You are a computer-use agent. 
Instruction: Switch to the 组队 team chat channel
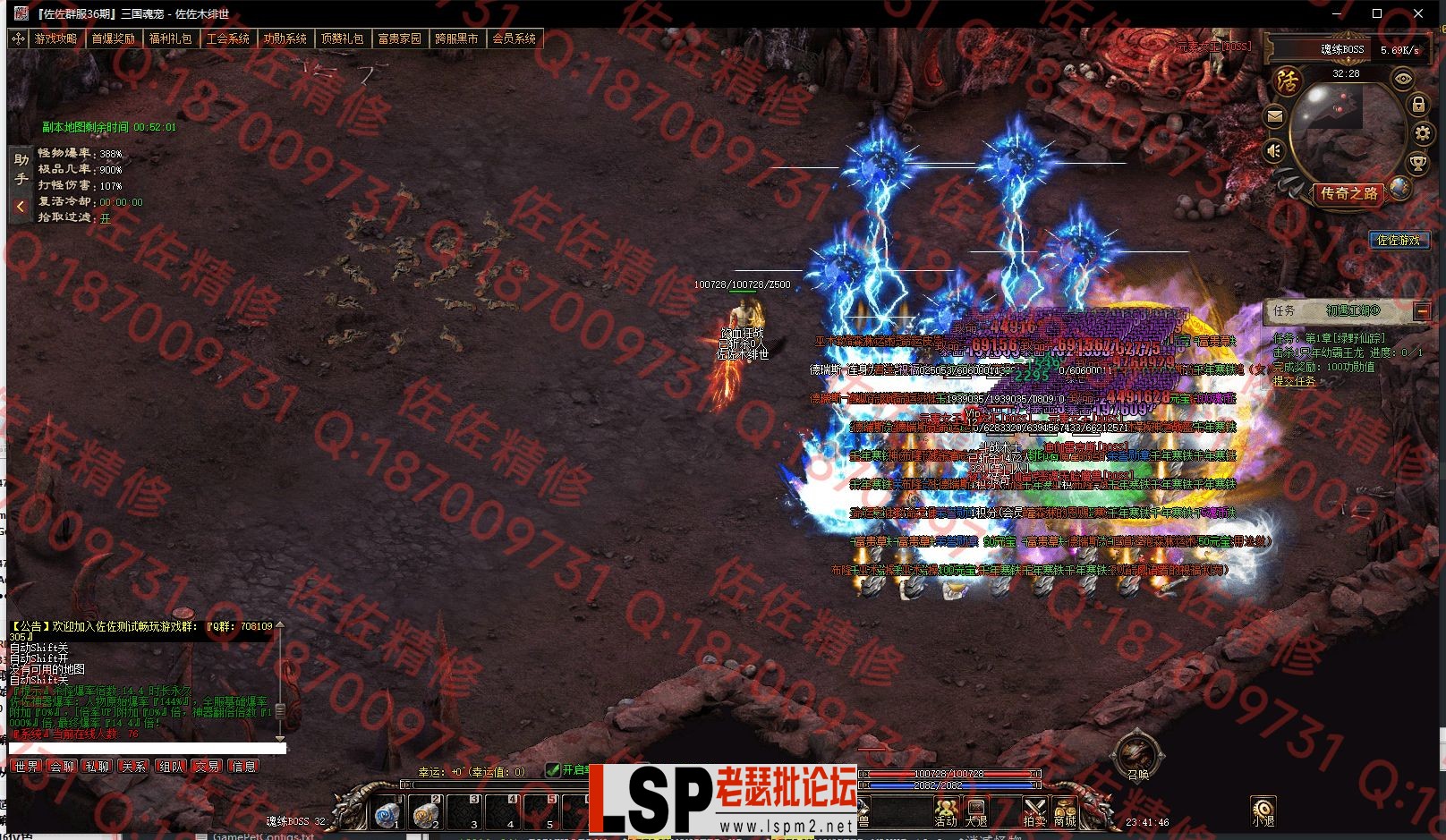pyautogui.click(x=171, y=767)
